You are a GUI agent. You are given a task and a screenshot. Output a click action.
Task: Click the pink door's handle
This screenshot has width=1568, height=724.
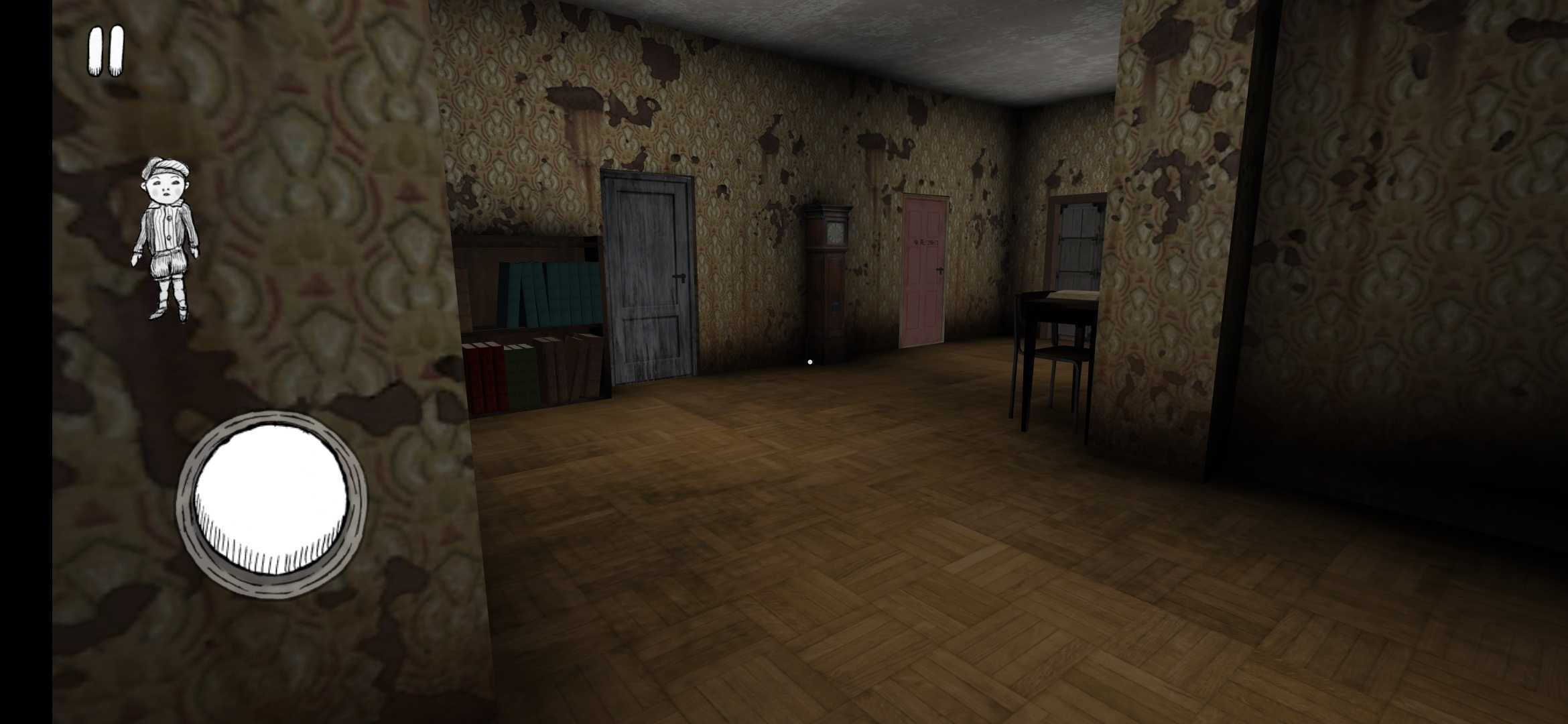(939, 270)
